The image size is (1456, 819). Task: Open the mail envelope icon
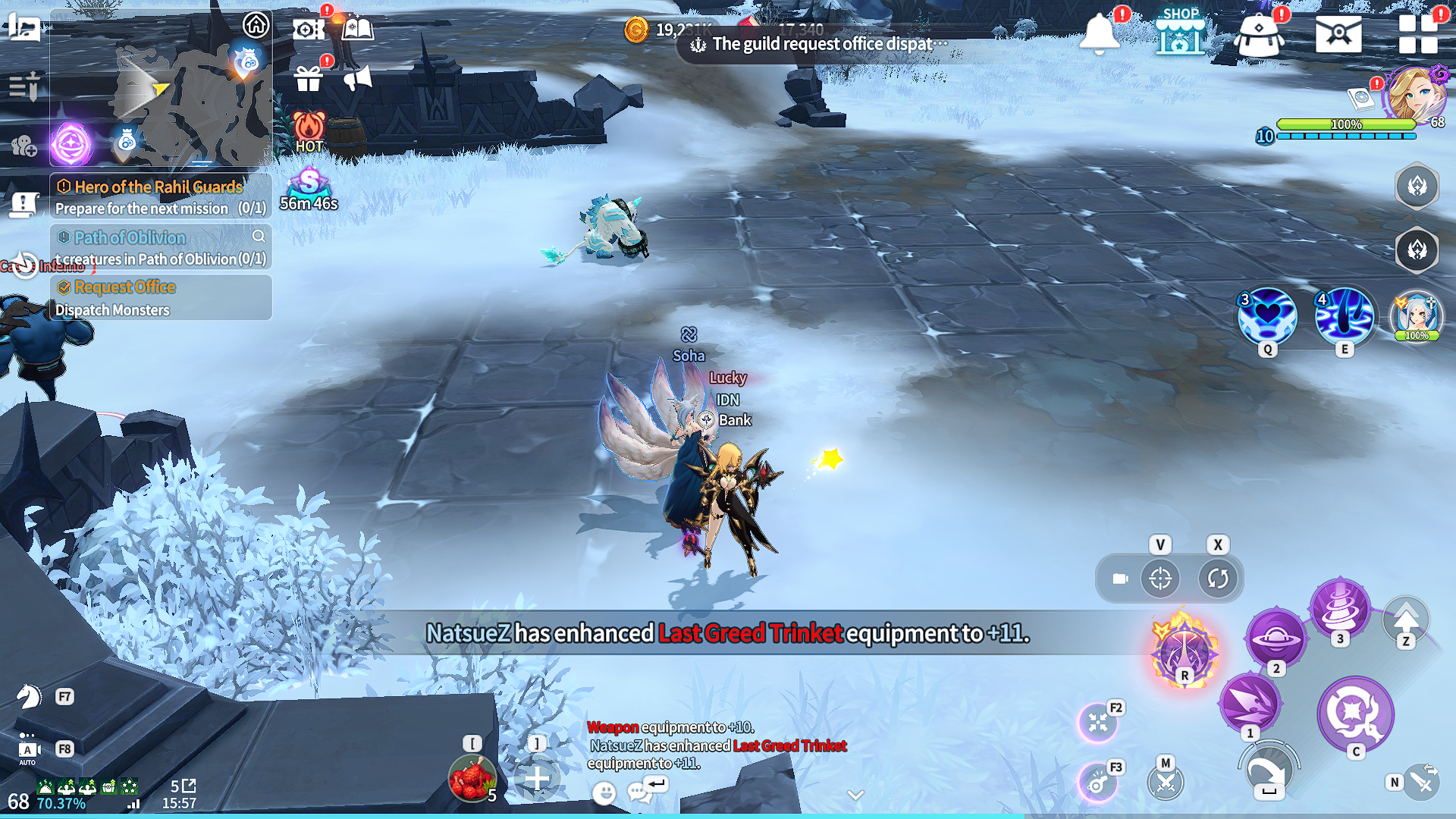coord(1338,35)
